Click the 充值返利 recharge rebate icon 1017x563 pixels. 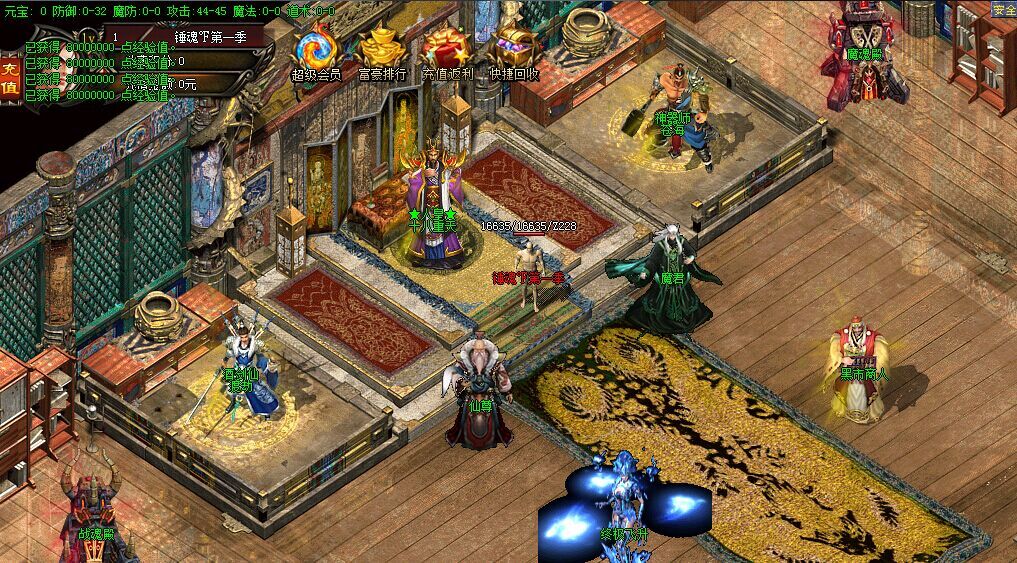[x=447, y=49]
